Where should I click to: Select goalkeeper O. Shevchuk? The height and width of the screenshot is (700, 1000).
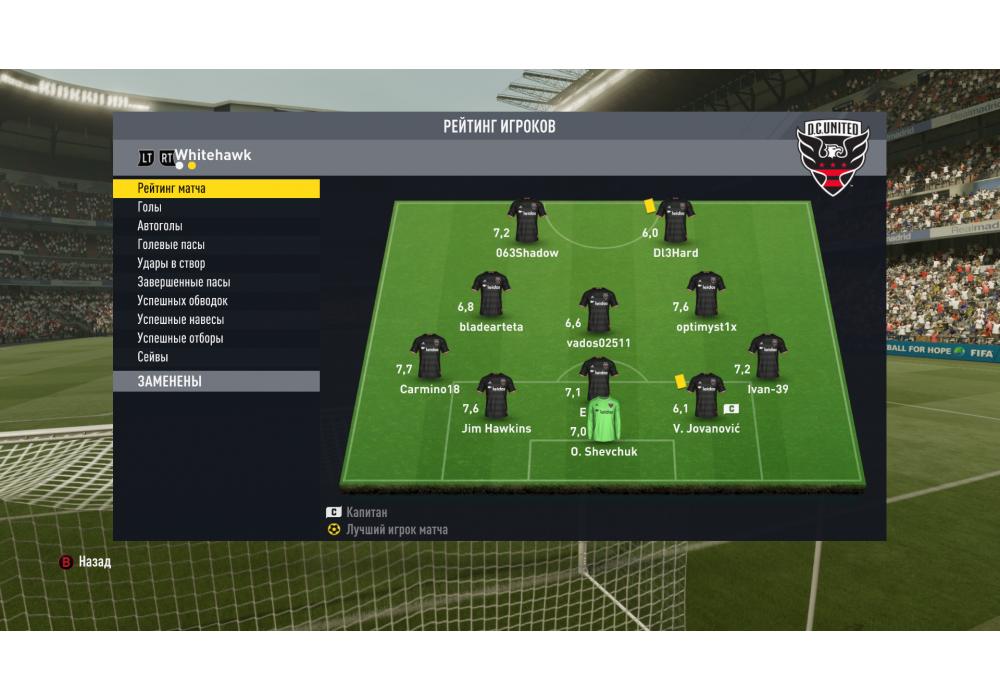pos(604,420)
